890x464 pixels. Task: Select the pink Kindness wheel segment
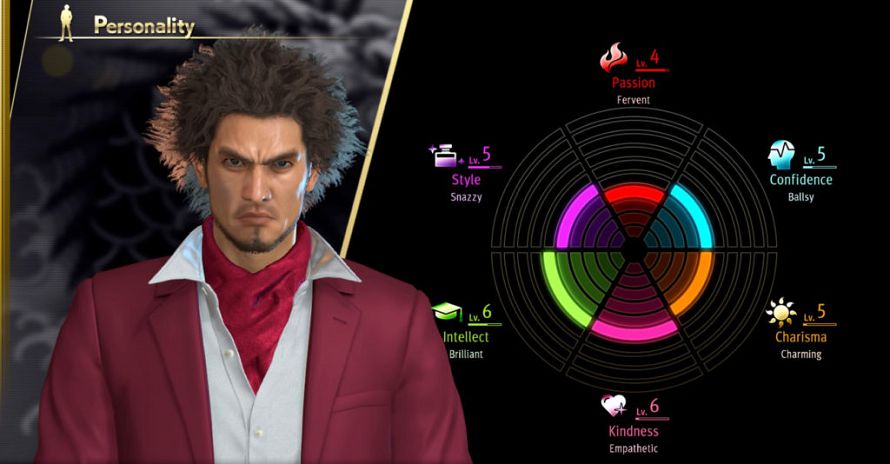coord(633,326)
